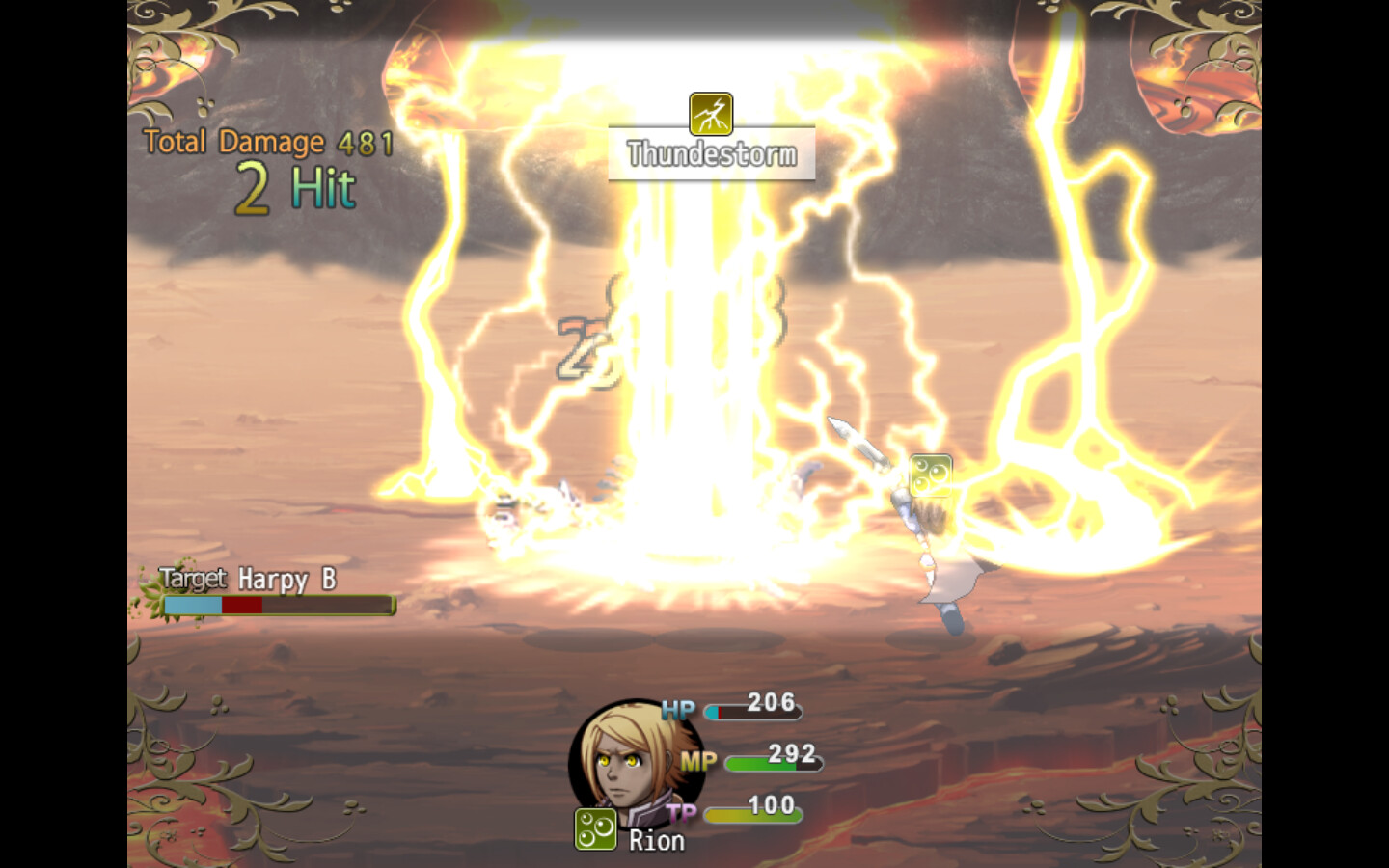Select Harpy B as the target
The width and height of the screenshot is (1389, 868).
tap(286, 580)
